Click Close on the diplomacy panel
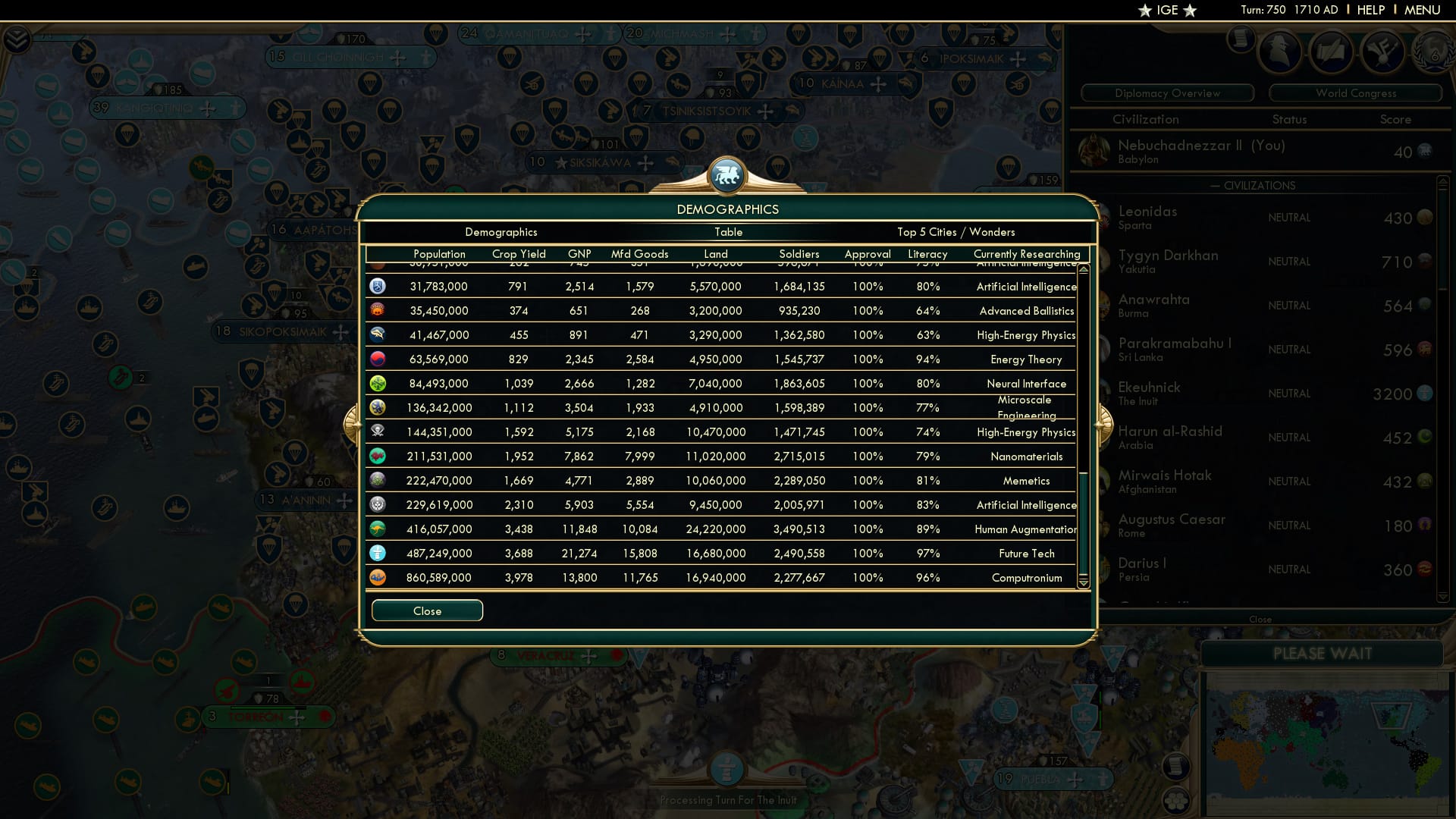The height and width of the screenshot is (819, 1456). click(x=1260, y=619)
